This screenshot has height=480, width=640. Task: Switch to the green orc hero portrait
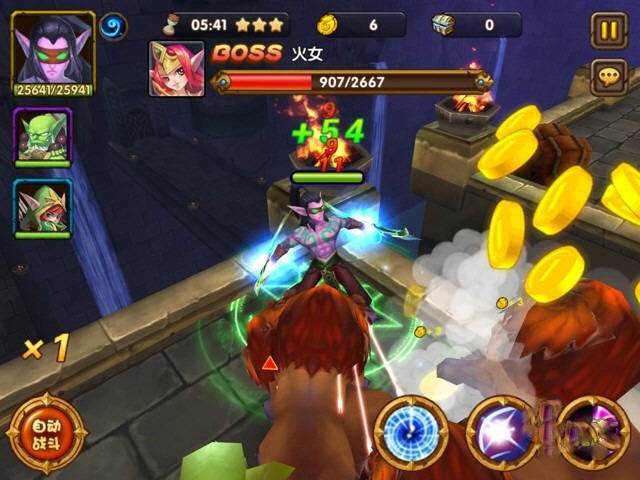coord(42,135)
